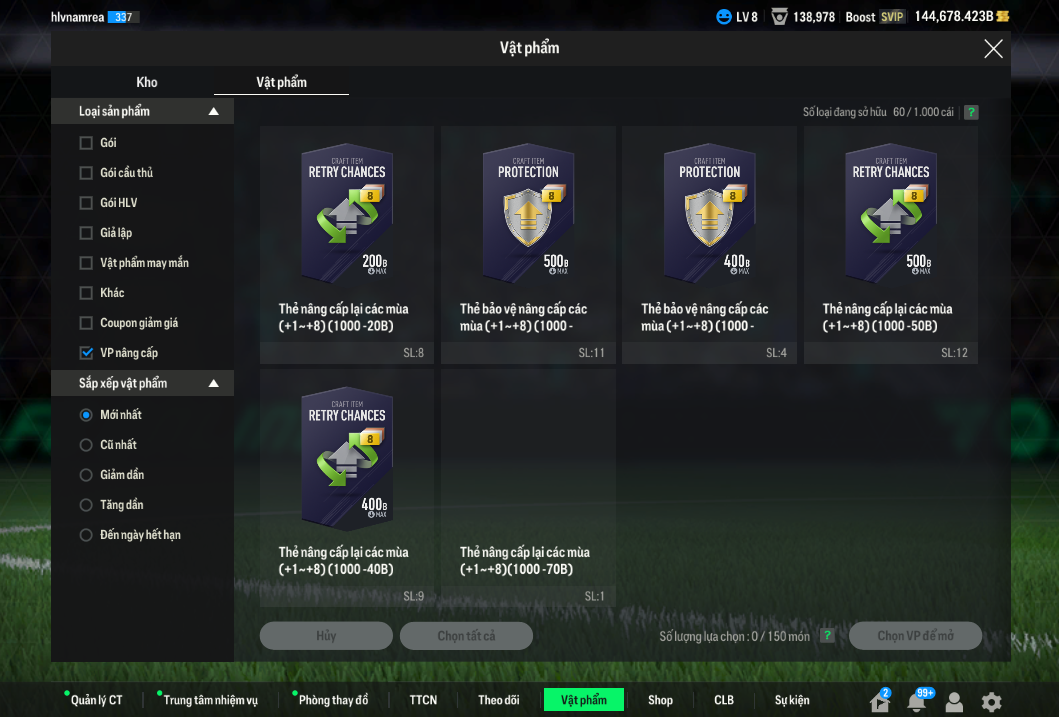
Task: Open the gear settings icon
Action: [x=991, y=702]
